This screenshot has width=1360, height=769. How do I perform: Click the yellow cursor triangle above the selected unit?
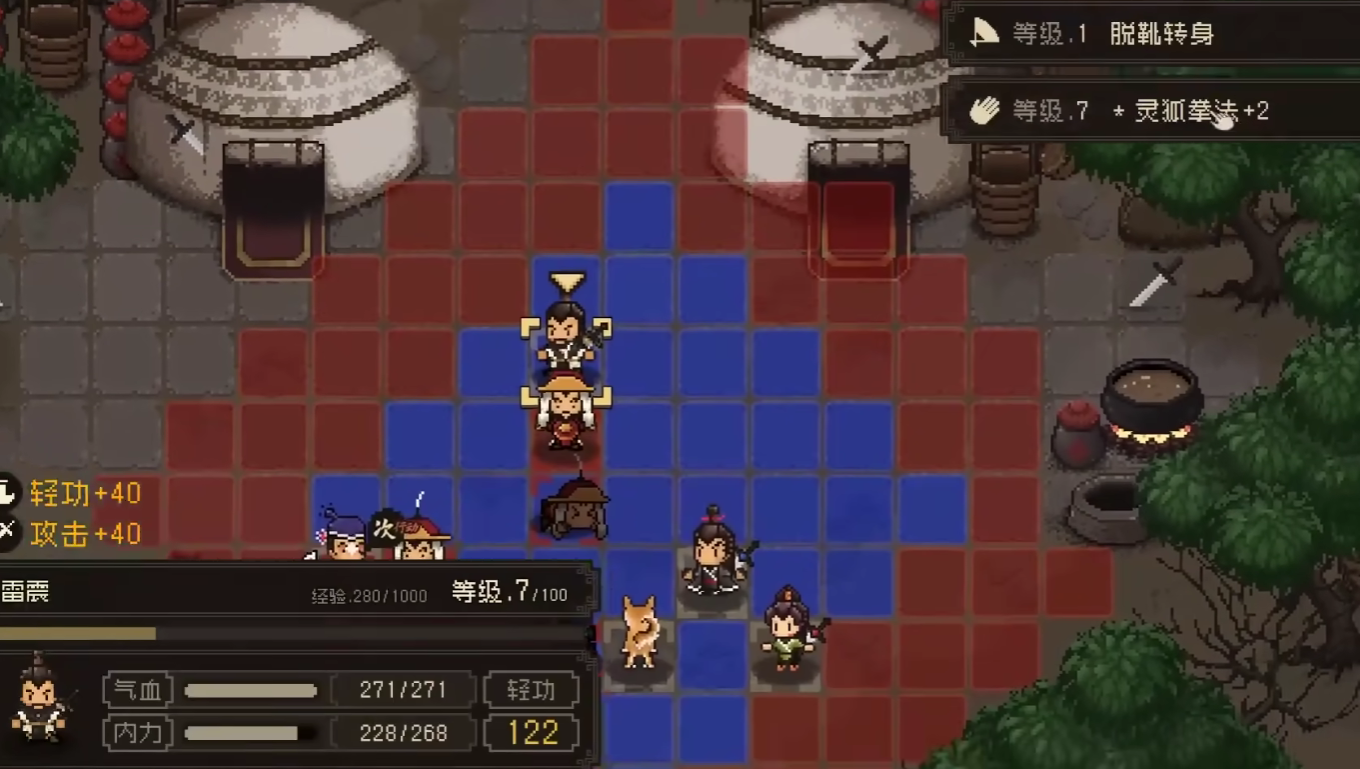[565, 281]
